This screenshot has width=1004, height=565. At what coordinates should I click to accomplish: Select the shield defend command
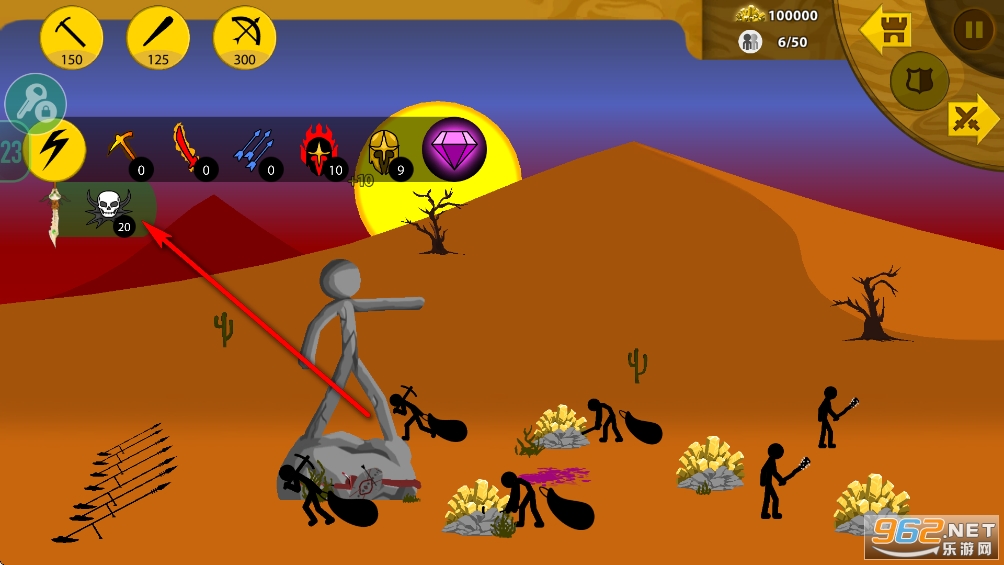coord(912,79)
